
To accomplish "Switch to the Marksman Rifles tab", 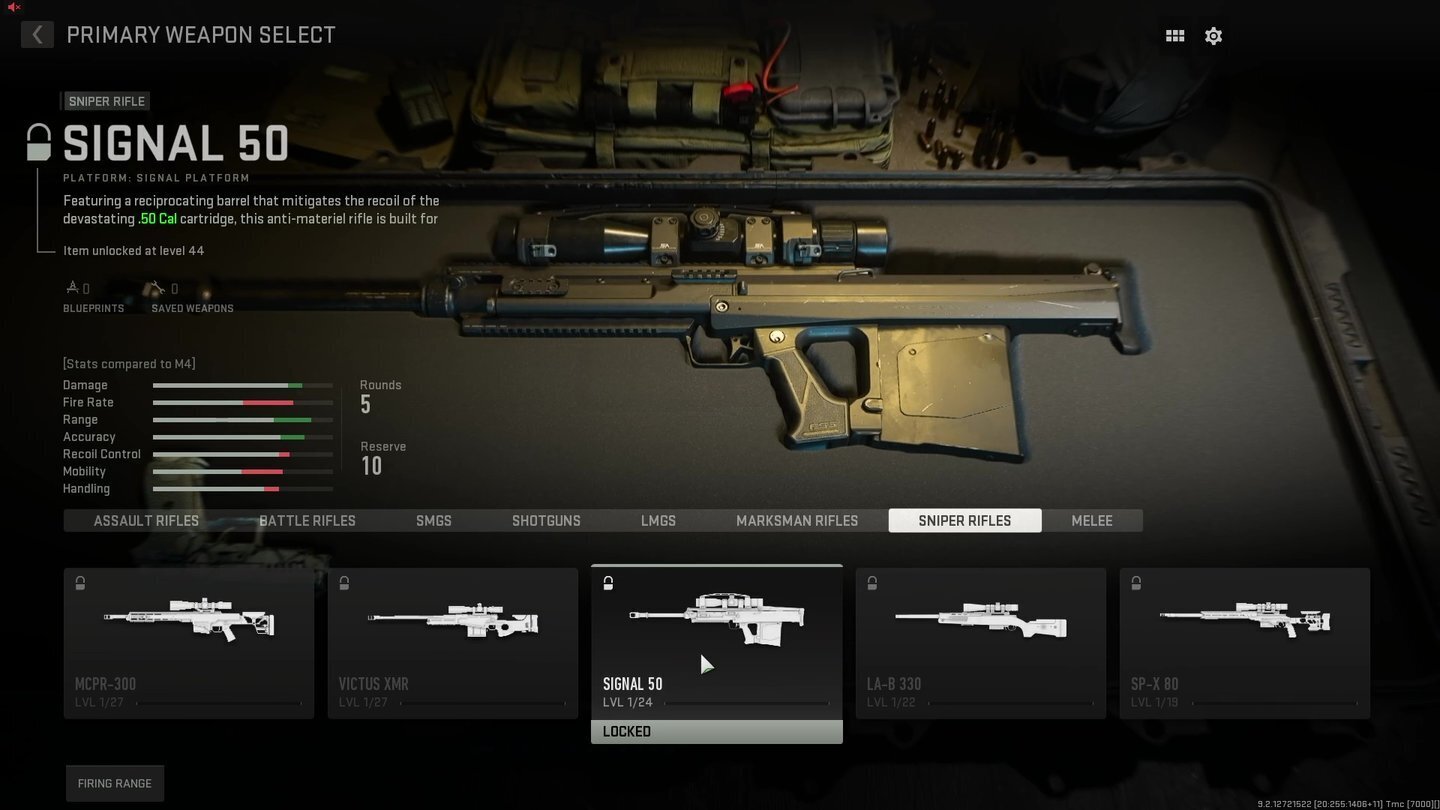I will tap(796, 520).
